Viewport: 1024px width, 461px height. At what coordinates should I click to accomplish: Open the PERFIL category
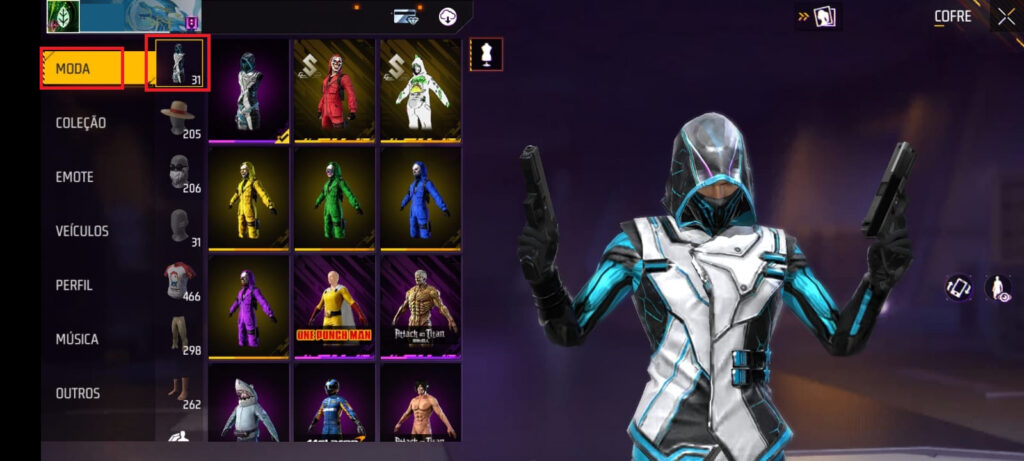(74, 285)
